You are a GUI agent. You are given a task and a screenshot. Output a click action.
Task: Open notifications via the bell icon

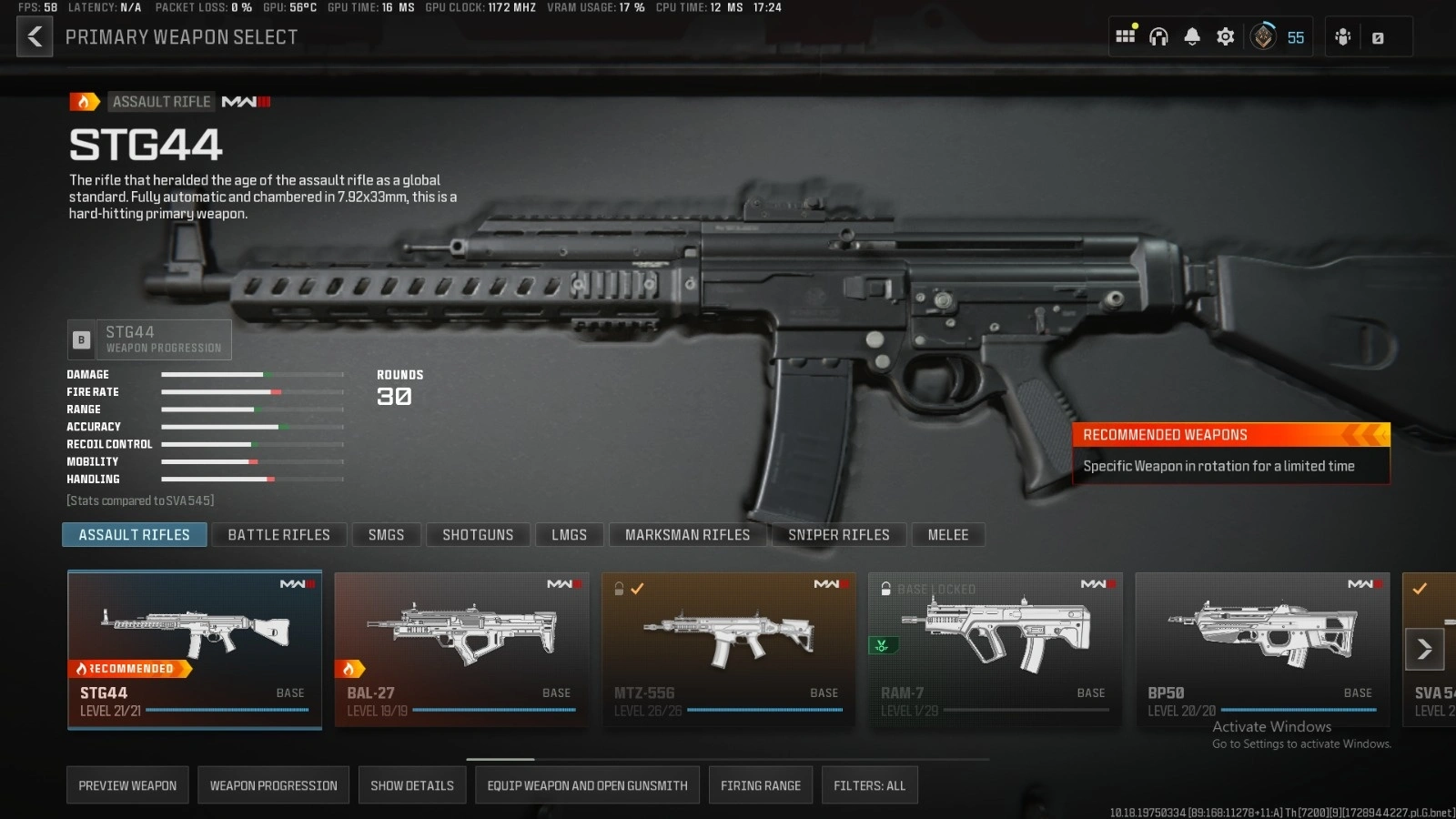click(1192, 36)
